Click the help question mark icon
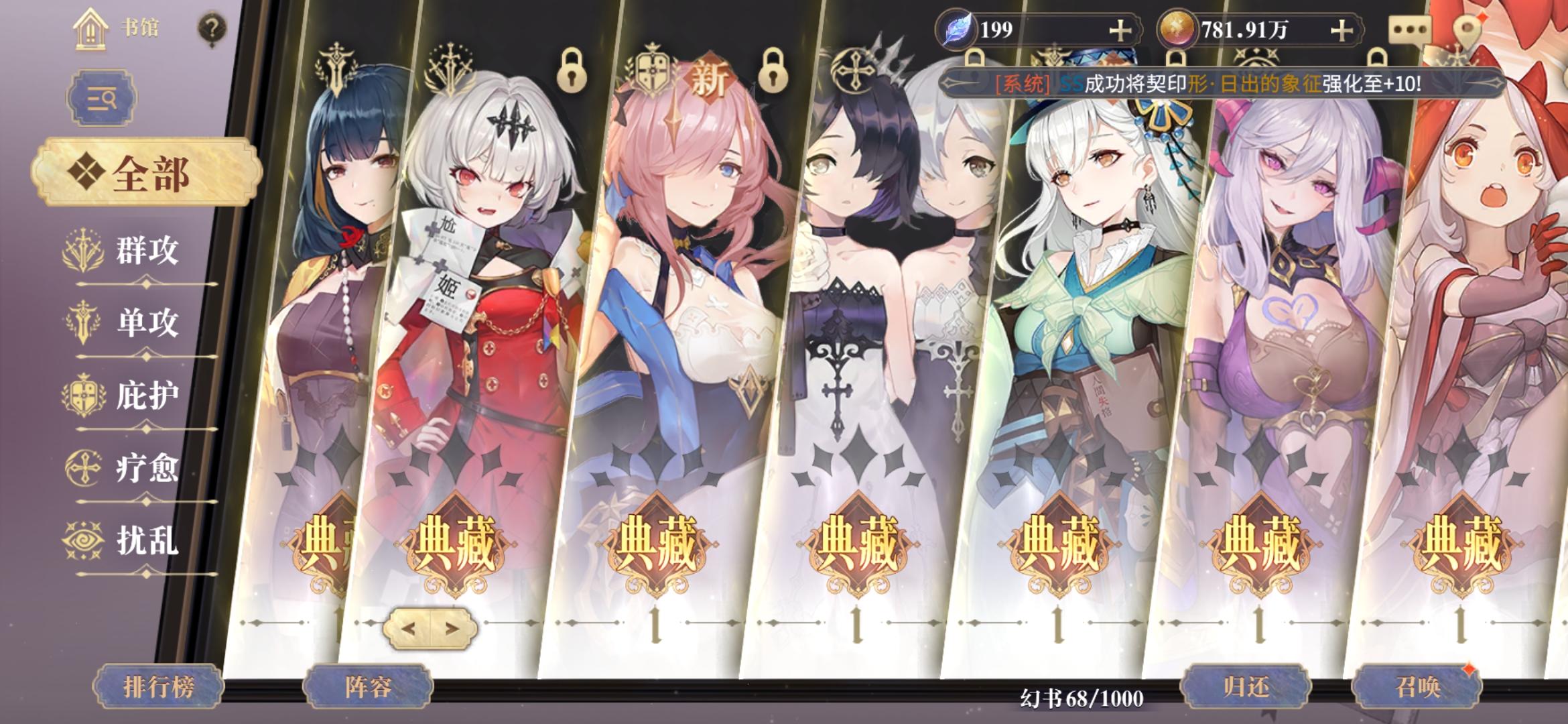The width and height of the screenshot is (1568, 724). 212,26
